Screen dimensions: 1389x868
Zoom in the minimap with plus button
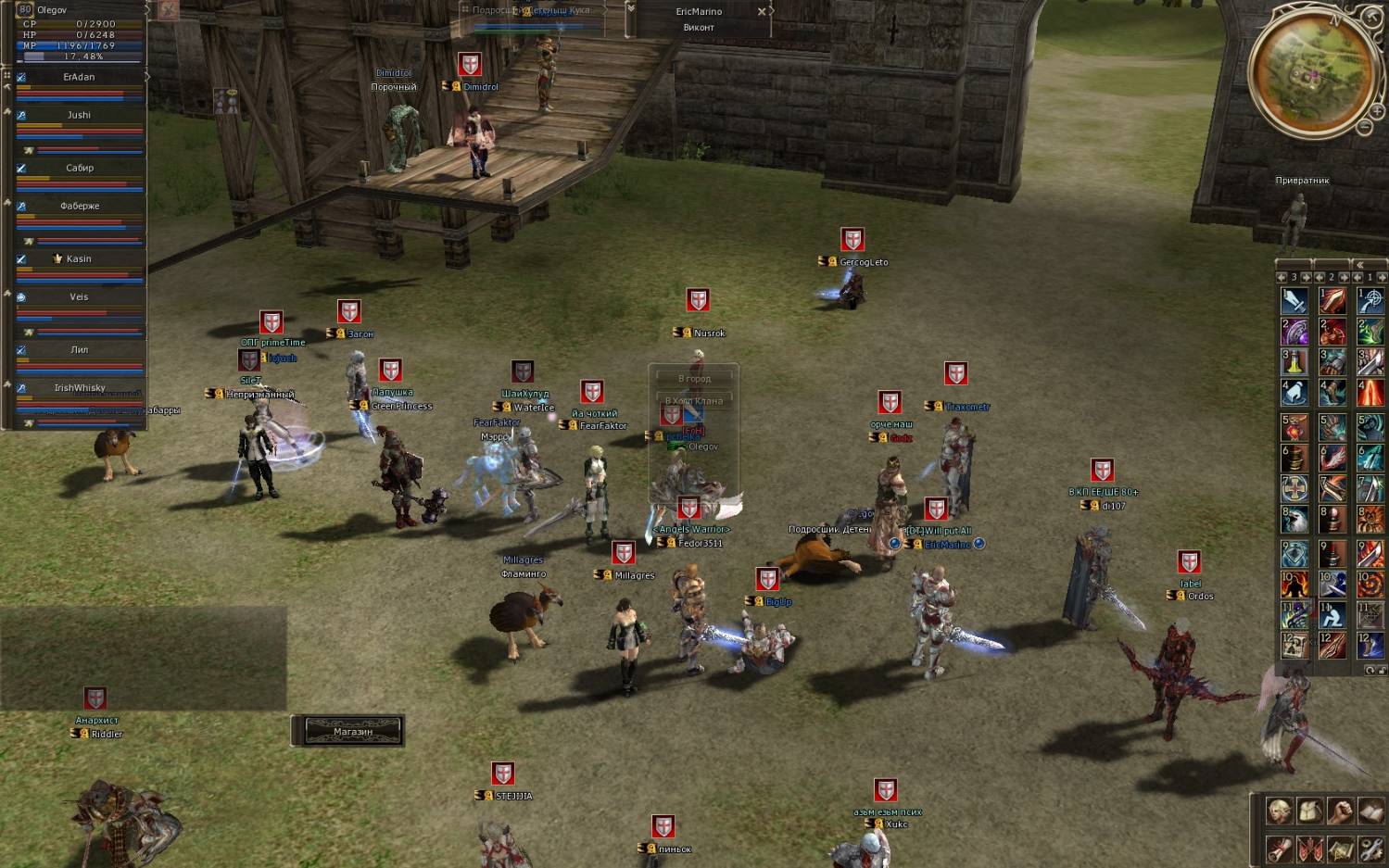click(x=1377, y=112)
